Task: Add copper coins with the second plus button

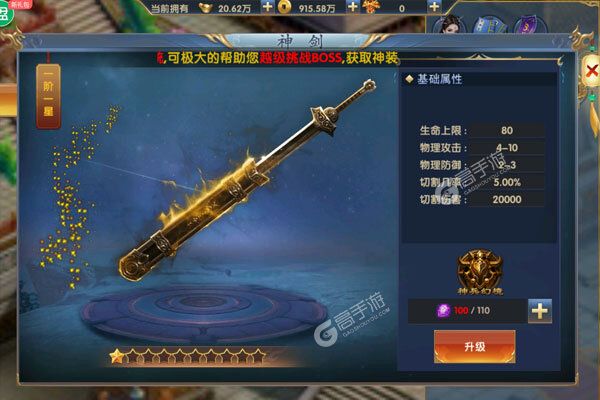Action: 352,7
